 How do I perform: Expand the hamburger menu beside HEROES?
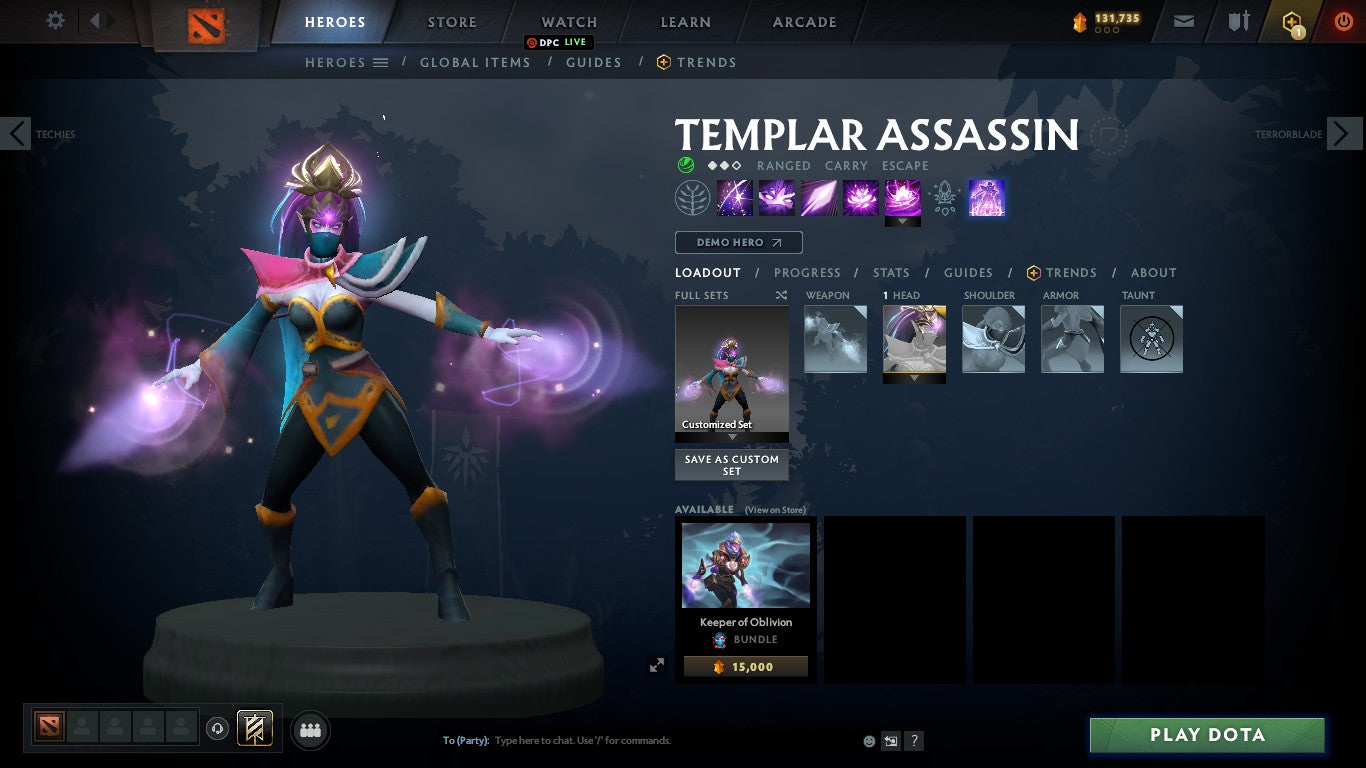pos(379,62)
